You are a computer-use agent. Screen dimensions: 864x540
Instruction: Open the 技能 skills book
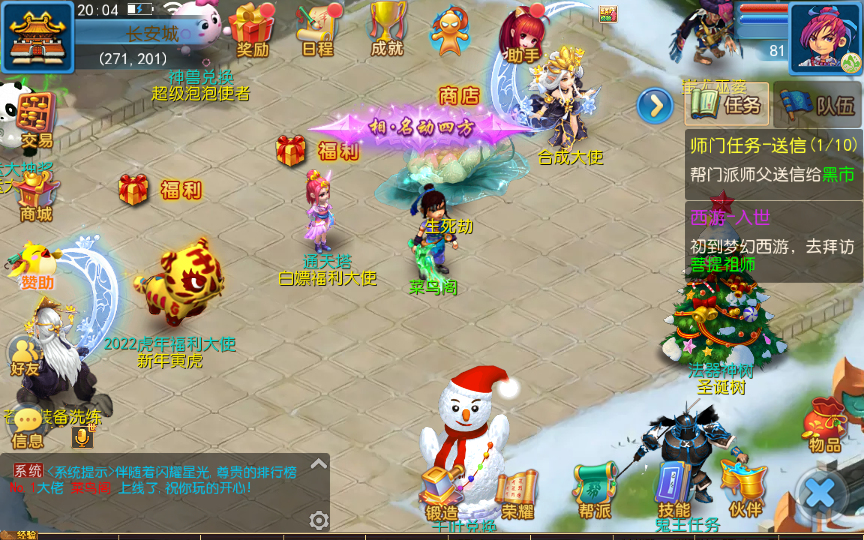click(674, 490)
